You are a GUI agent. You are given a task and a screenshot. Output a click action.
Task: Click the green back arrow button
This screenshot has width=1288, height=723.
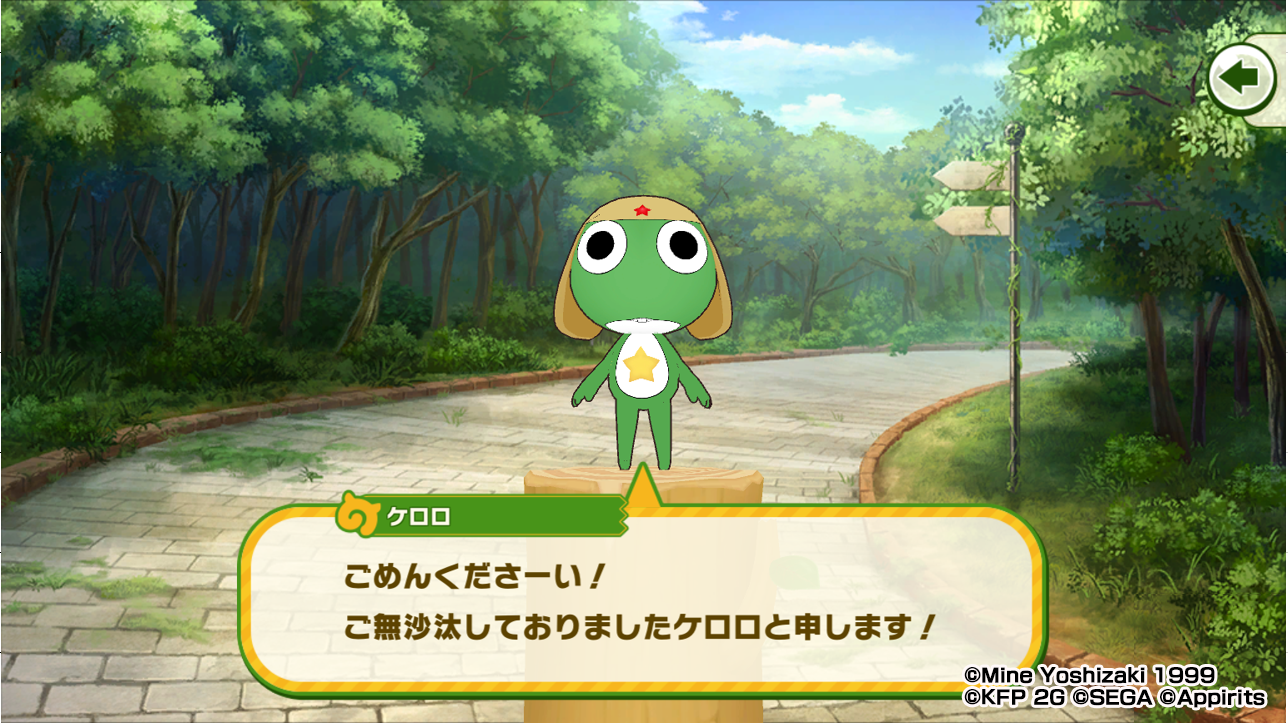[x=1241, y=79]
